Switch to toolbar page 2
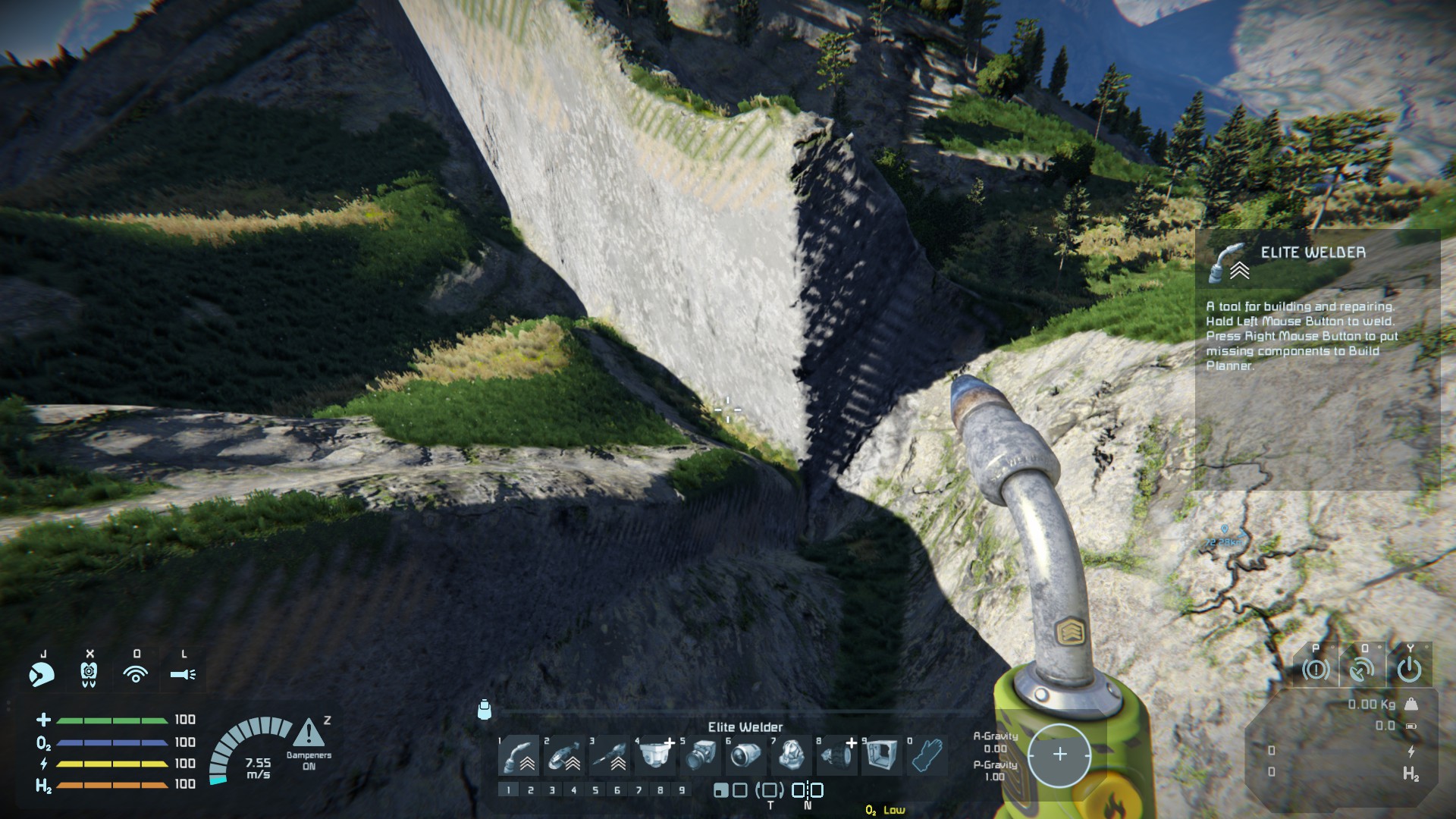The height and width of the screenshot is (819, 1456). click(x=531, y=790)
